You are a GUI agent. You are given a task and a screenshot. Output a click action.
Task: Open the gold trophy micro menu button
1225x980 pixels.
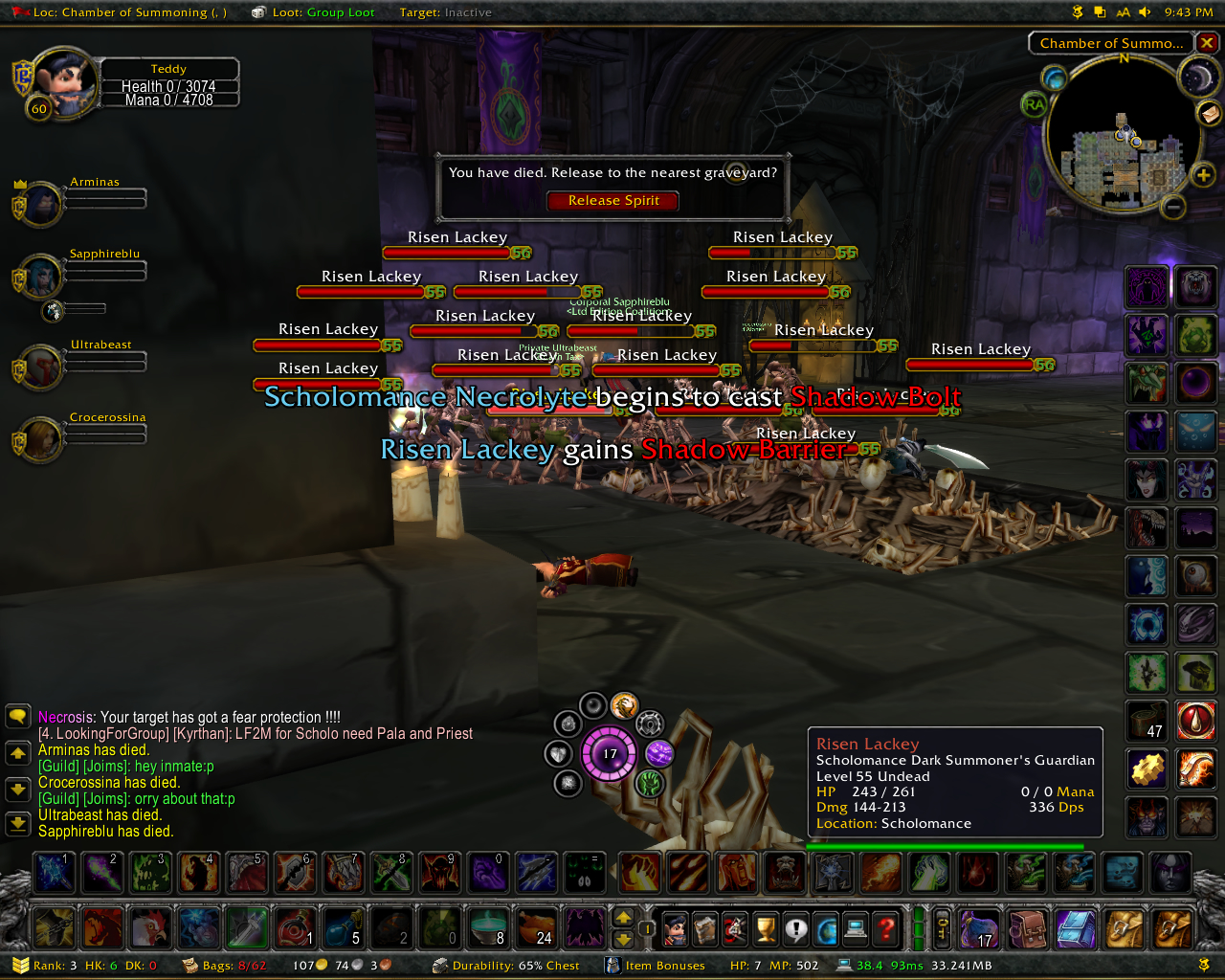765,928
